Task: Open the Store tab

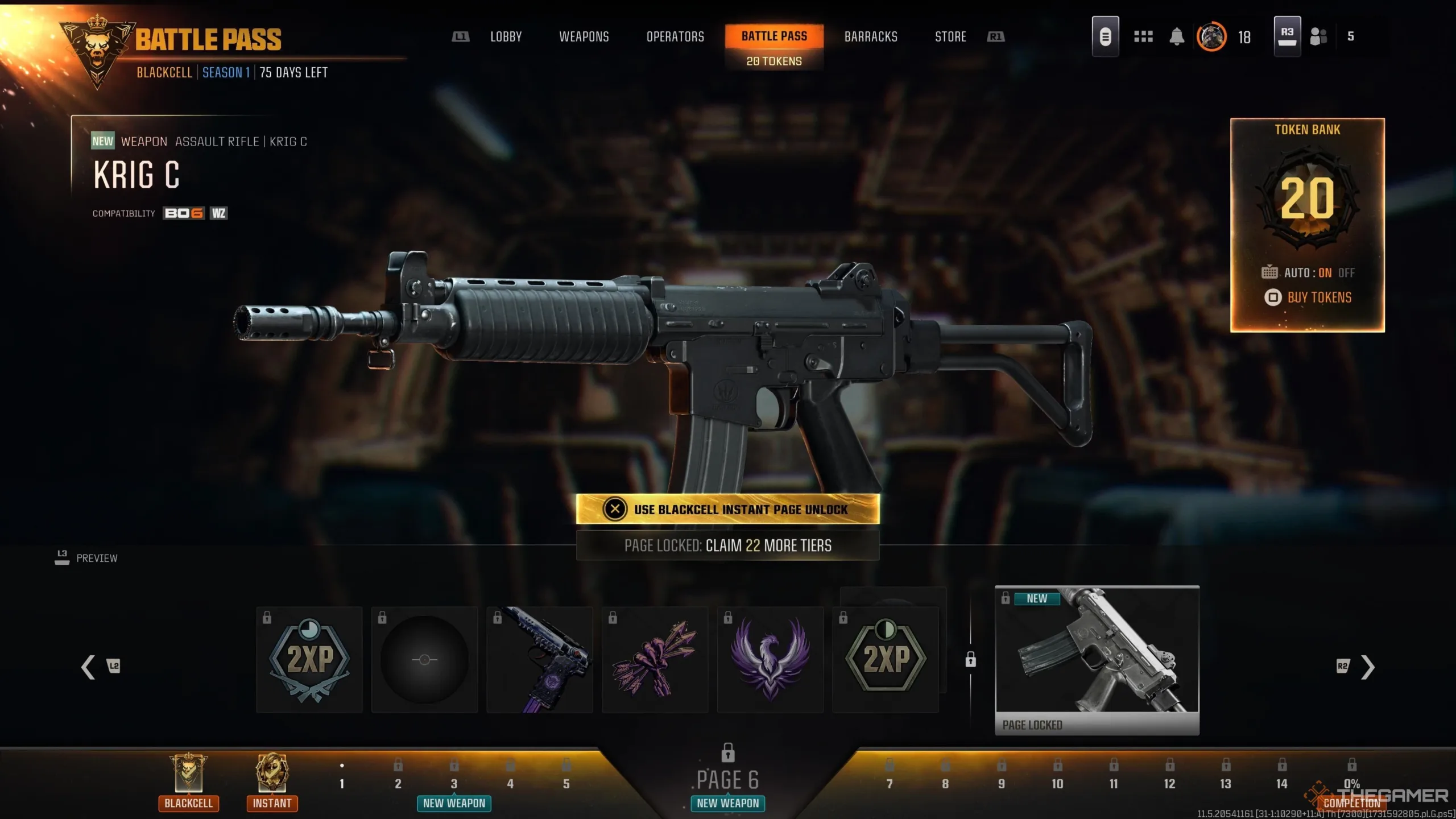Action: coord(950,37)
